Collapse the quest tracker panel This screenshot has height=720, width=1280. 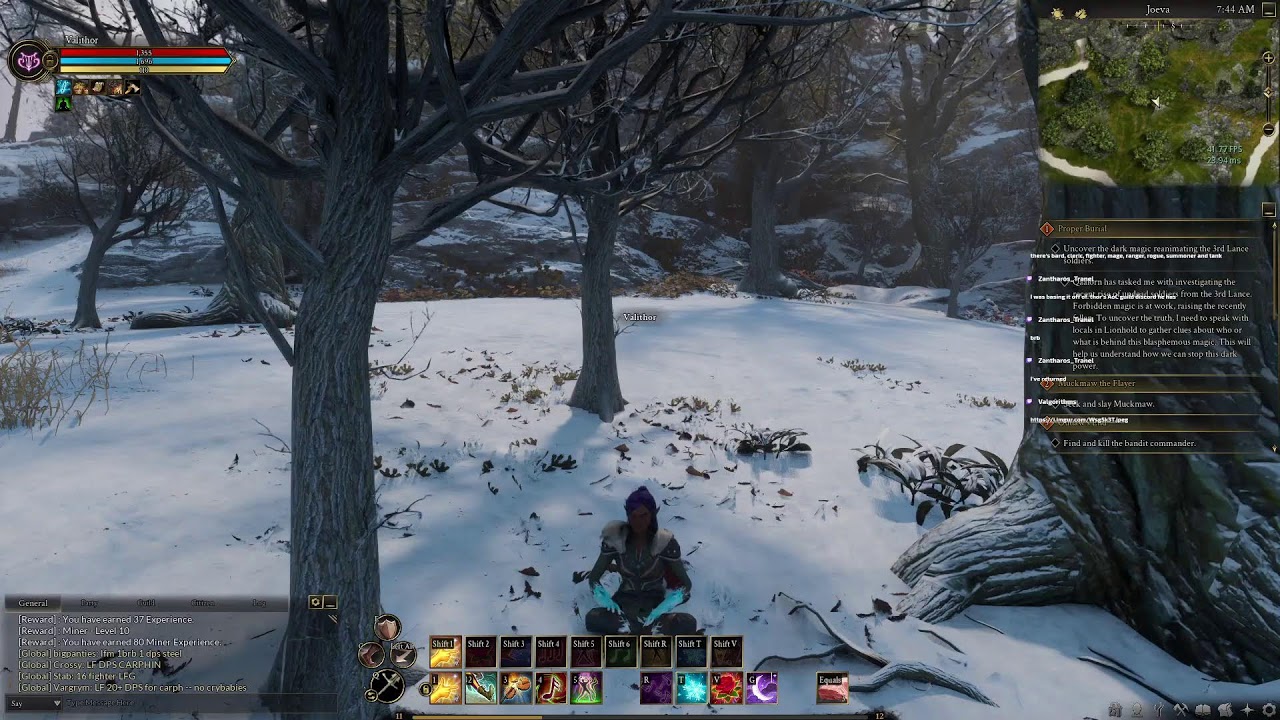[x=1267, y=207]
